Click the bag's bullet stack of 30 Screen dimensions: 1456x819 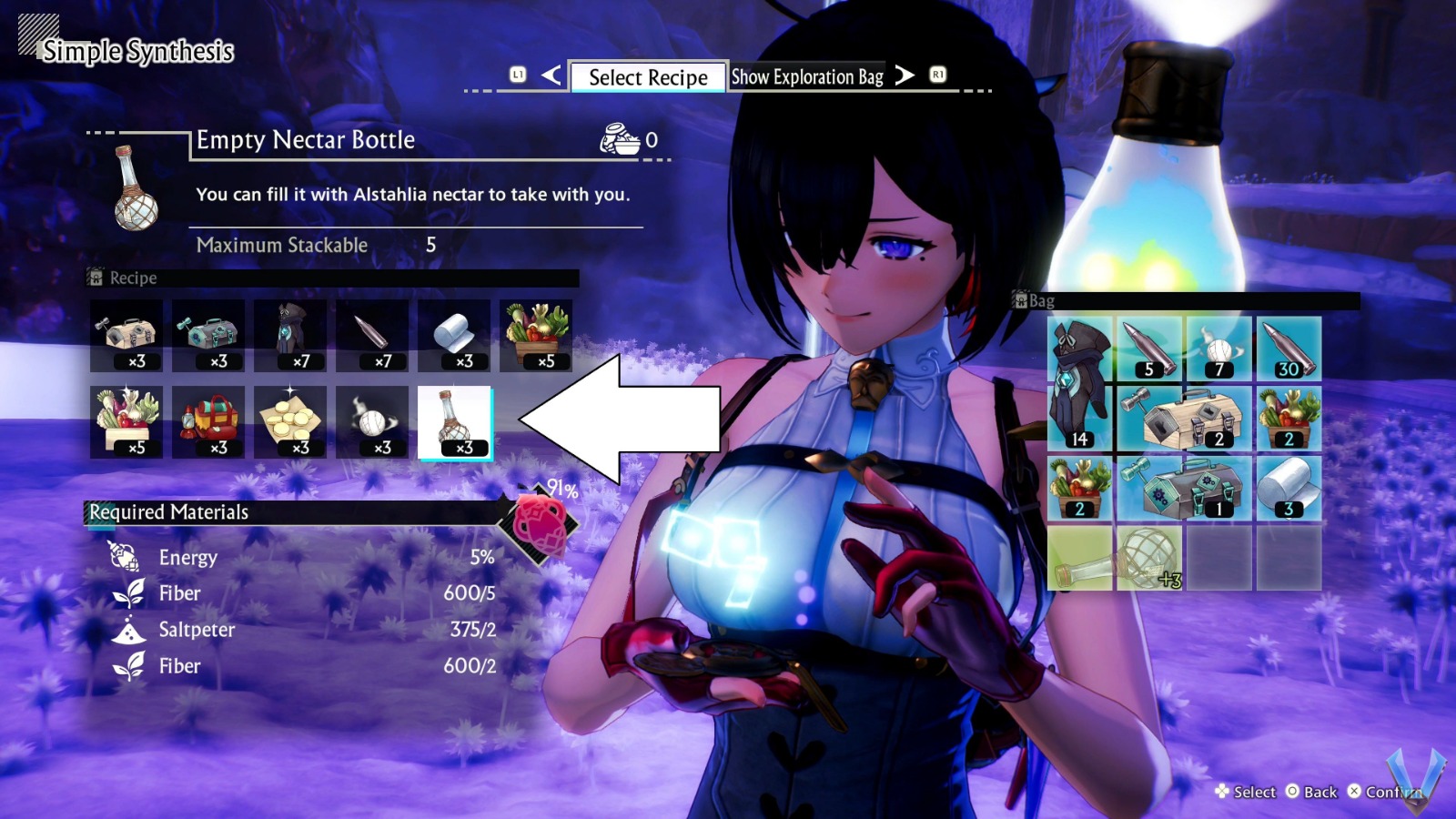click(x=1289, y=349)
